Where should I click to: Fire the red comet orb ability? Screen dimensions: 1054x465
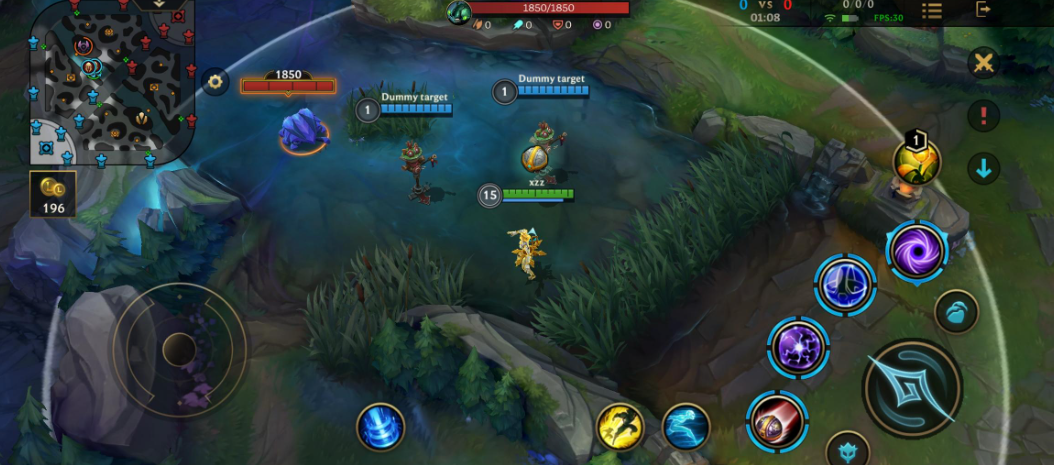pos(776,420)
